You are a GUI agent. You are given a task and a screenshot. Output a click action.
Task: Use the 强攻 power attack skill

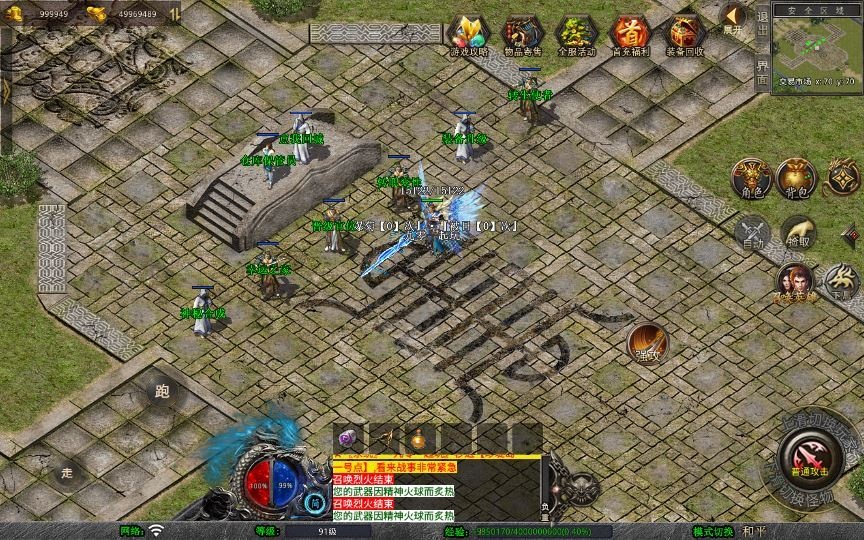(648, 343)
